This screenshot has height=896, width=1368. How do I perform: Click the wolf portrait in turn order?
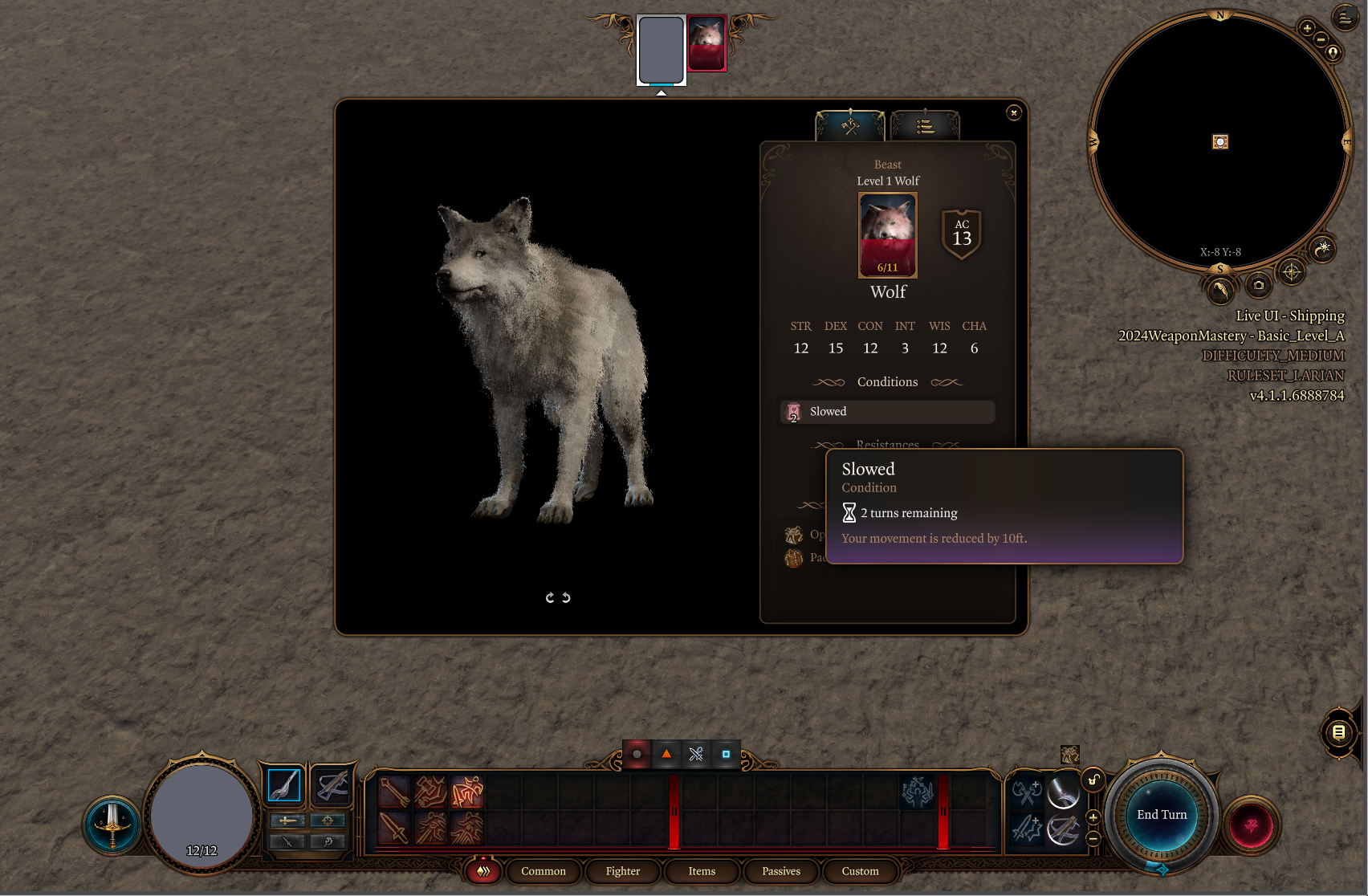706,43
